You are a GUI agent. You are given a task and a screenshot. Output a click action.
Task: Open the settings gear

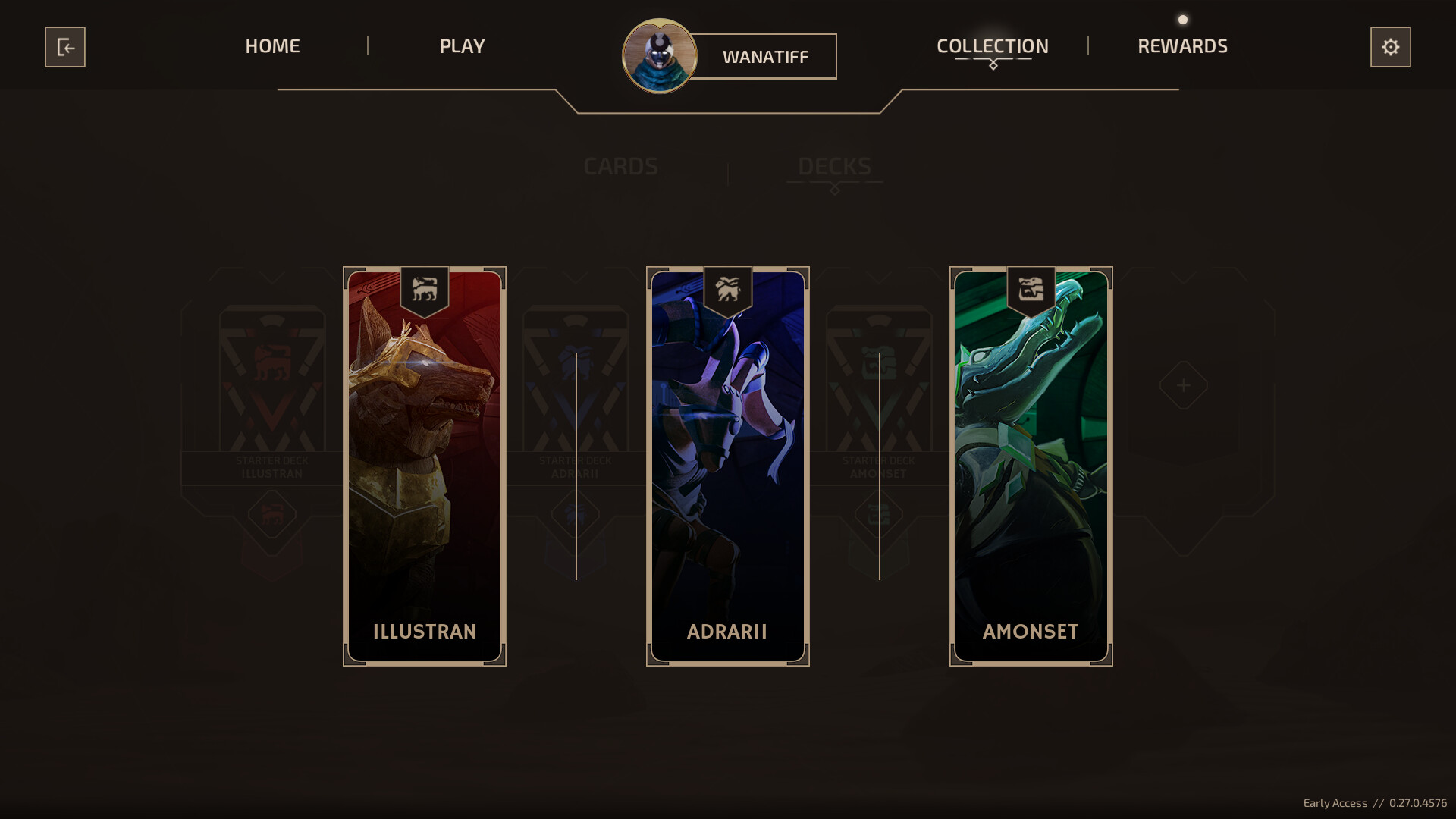pyautogui.click(x=1391, y=47)
